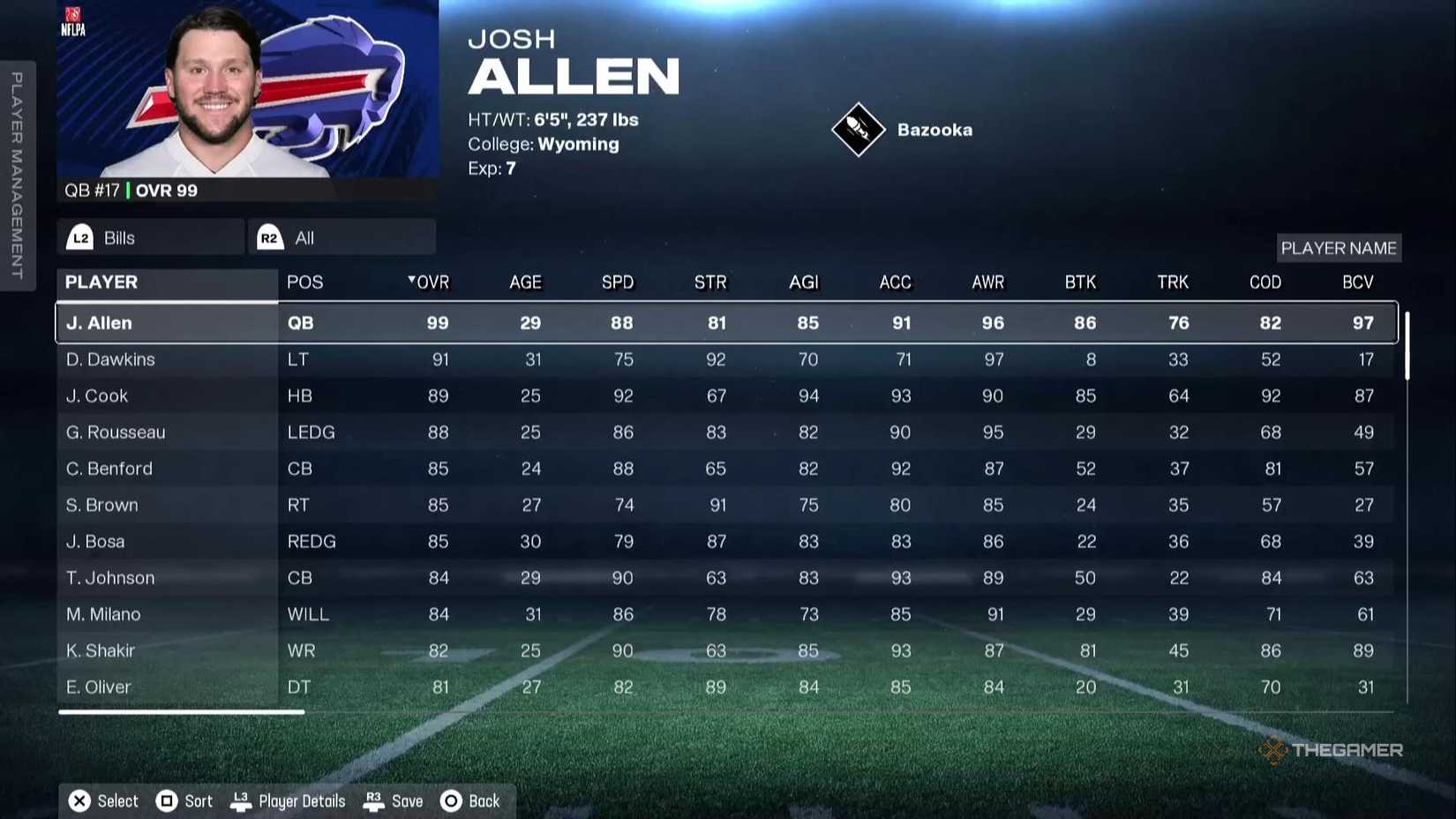Screen dimensions: 1456x819
Task: Select the Bazooka ability diamond icon
Action: (x=857, y=129)
